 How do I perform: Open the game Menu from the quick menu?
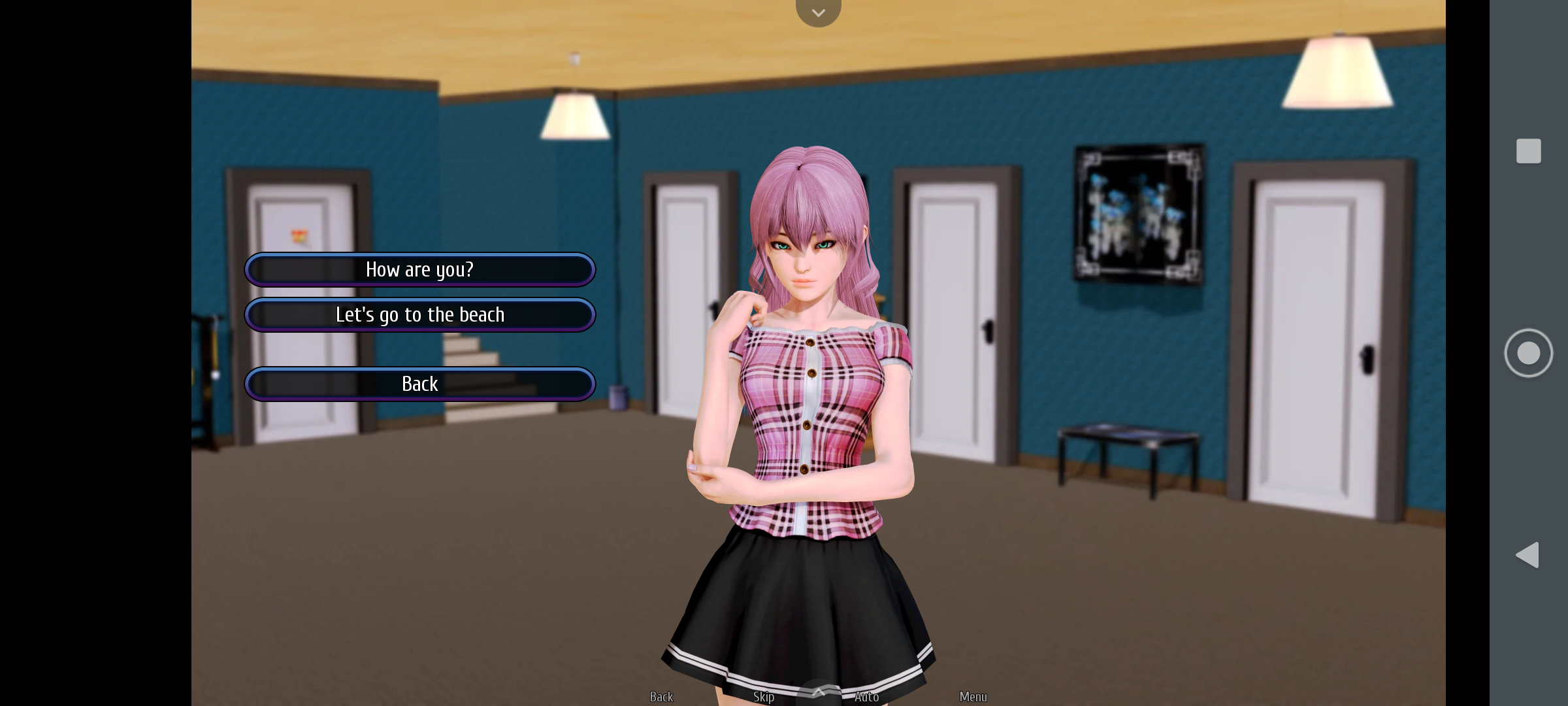pyautogui.click(x=973, y=696)
